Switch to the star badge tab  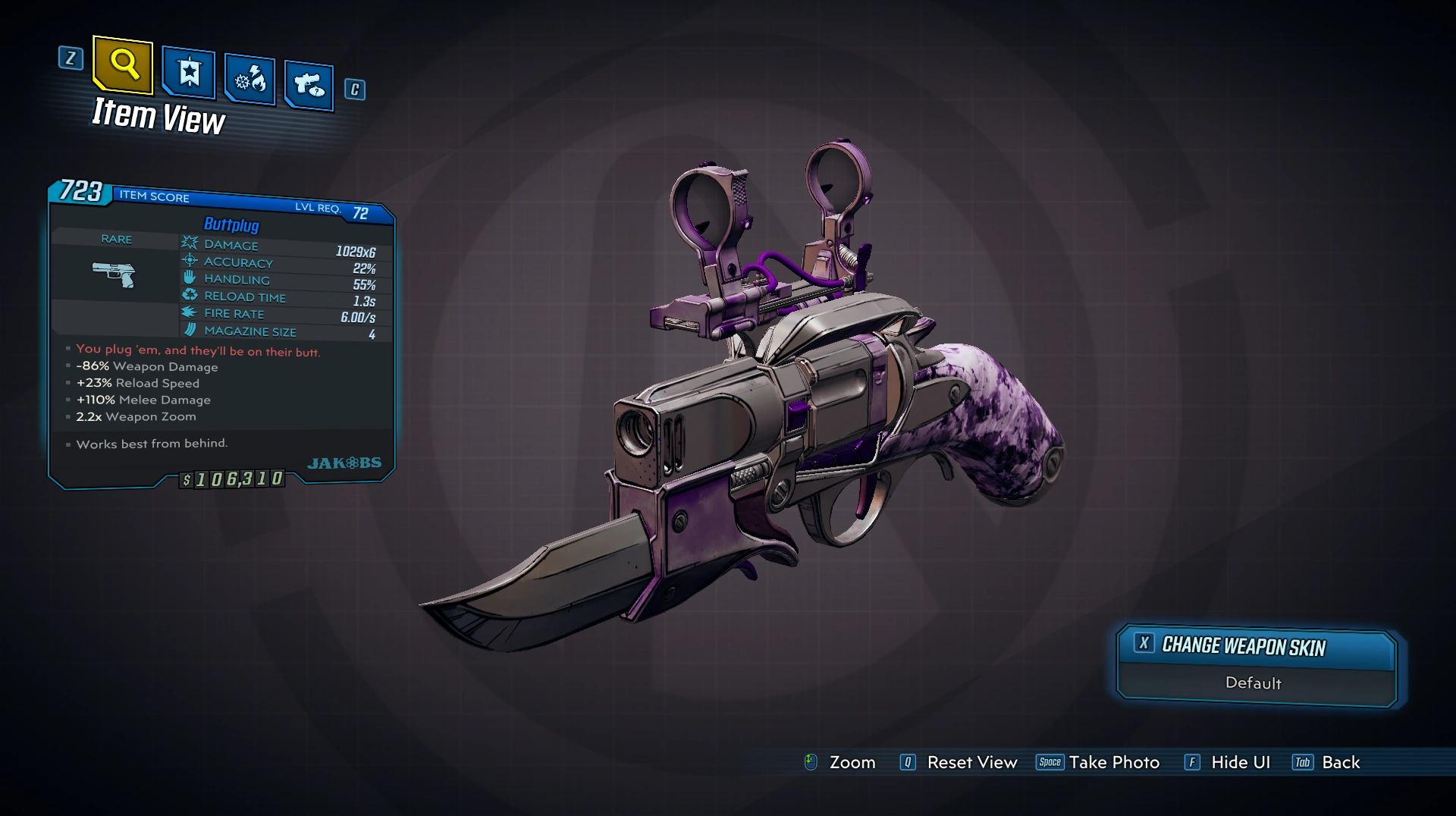189,73
